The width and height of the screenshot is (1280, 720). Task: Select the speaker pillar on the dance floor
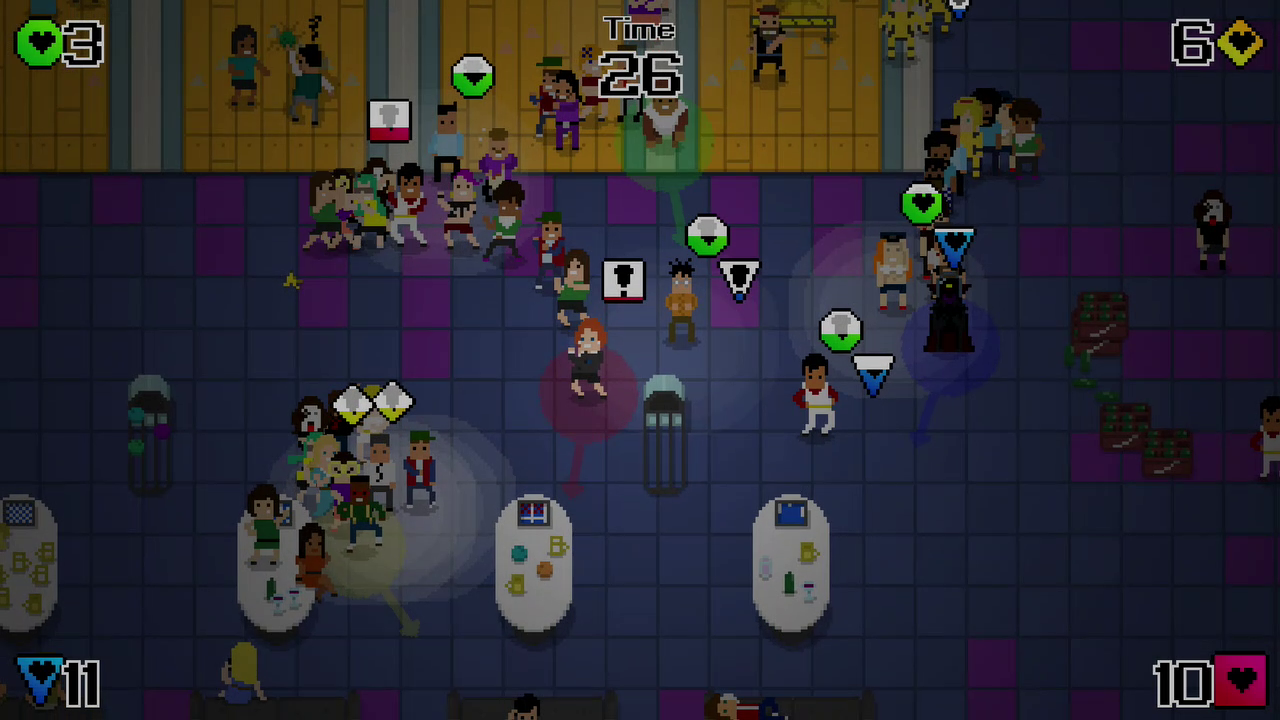point(665,420)
